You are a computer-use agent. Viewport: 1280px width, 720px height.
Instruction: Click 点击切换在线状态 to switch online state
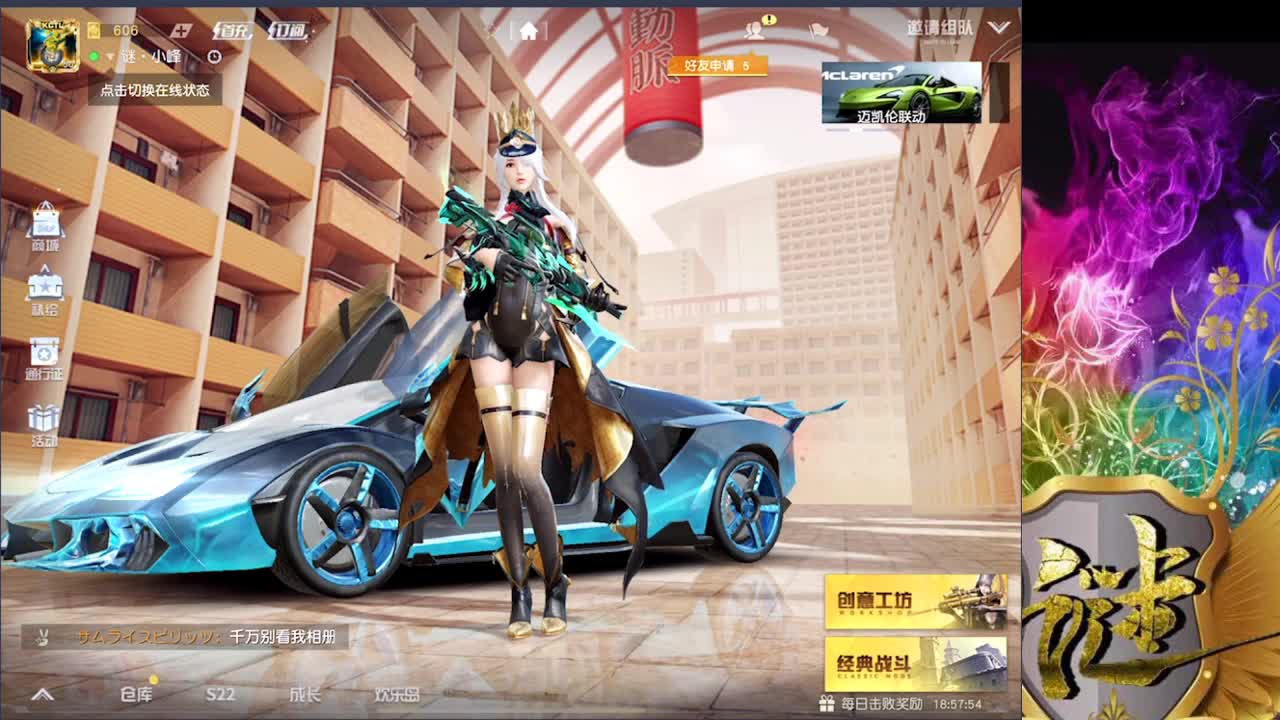click(155, 90)
